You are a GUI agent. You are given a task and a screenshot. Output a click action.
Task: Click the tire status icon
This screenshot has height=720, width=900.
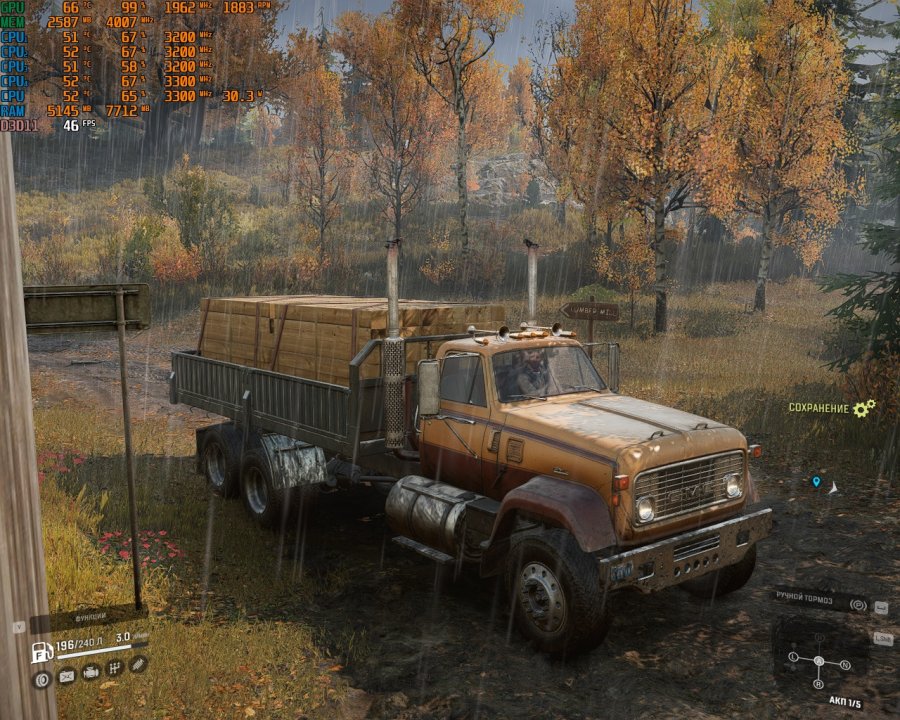(x=42, y=680)
